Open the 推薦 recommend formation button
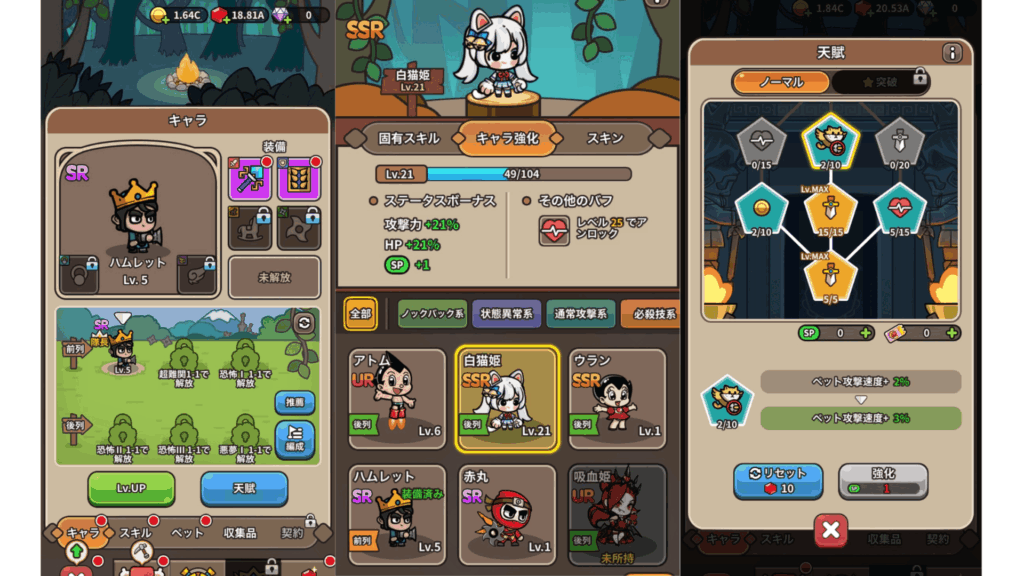The image size is (1024, 576). 294,402
